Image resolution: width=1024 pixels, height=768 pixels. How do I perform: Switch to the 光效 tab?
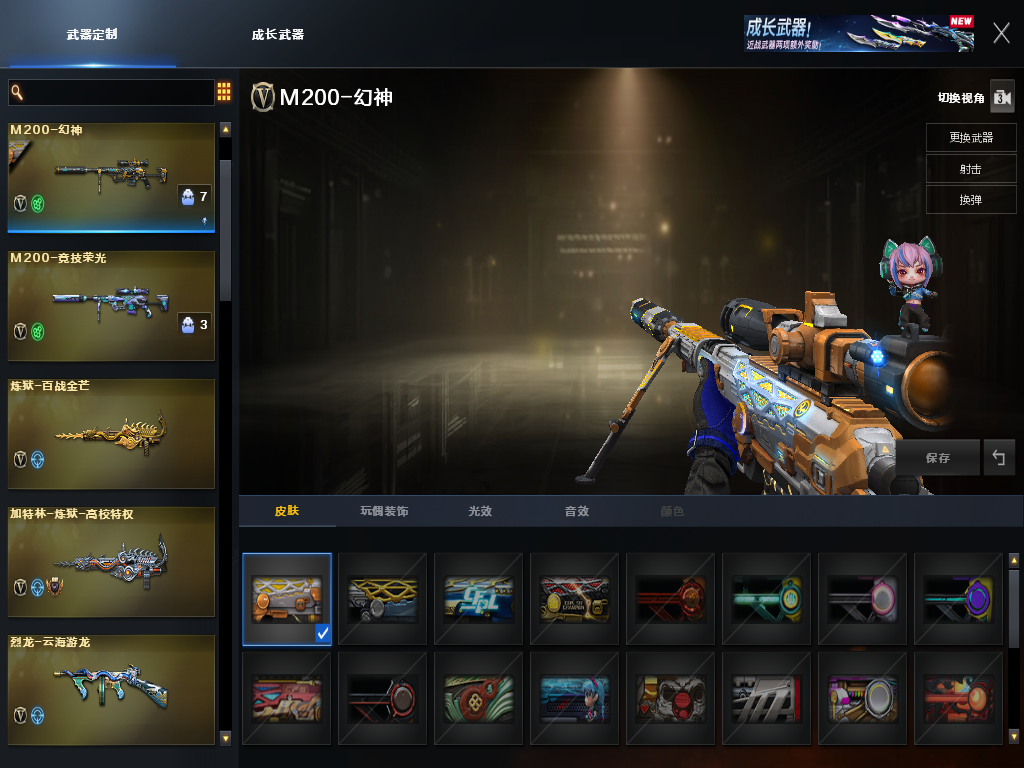coord(480,511)
